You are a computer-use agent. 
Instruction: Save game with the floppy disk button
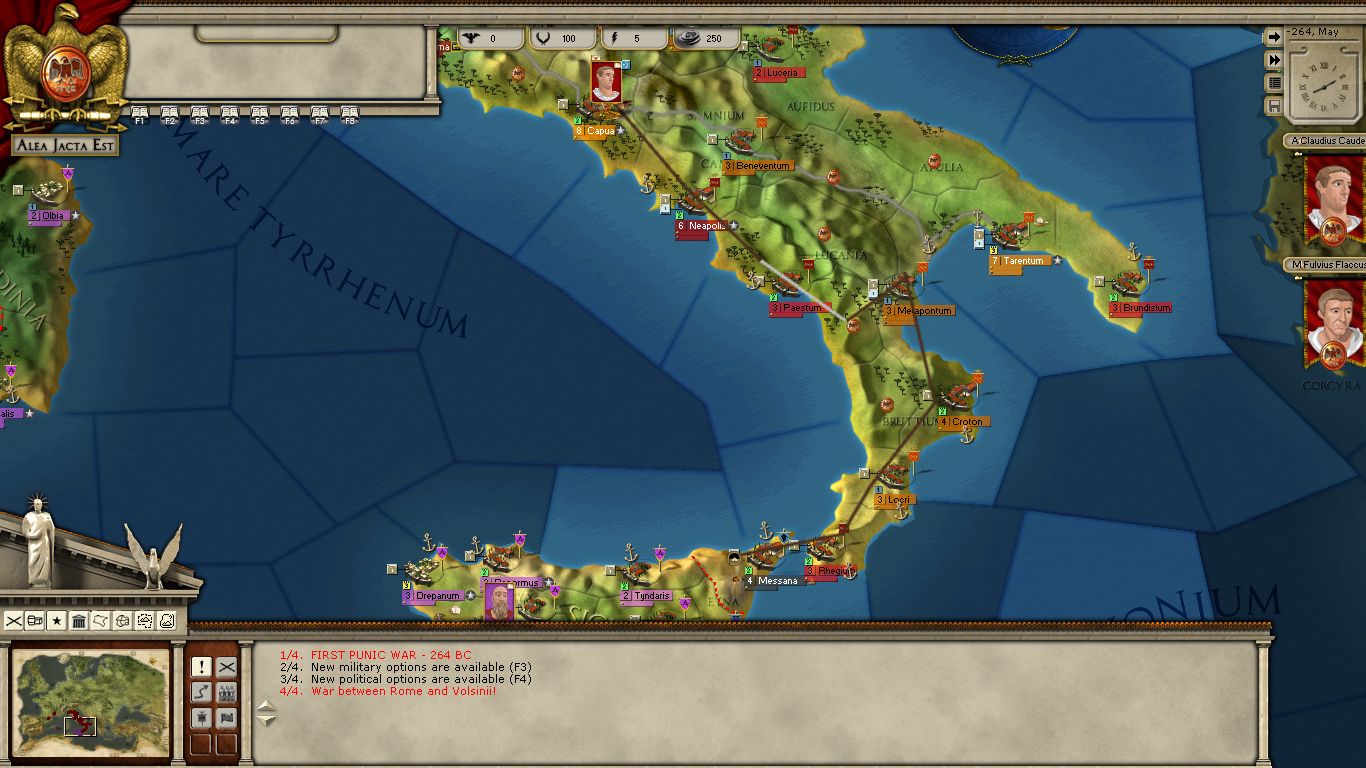click(x=1274, y=106)
